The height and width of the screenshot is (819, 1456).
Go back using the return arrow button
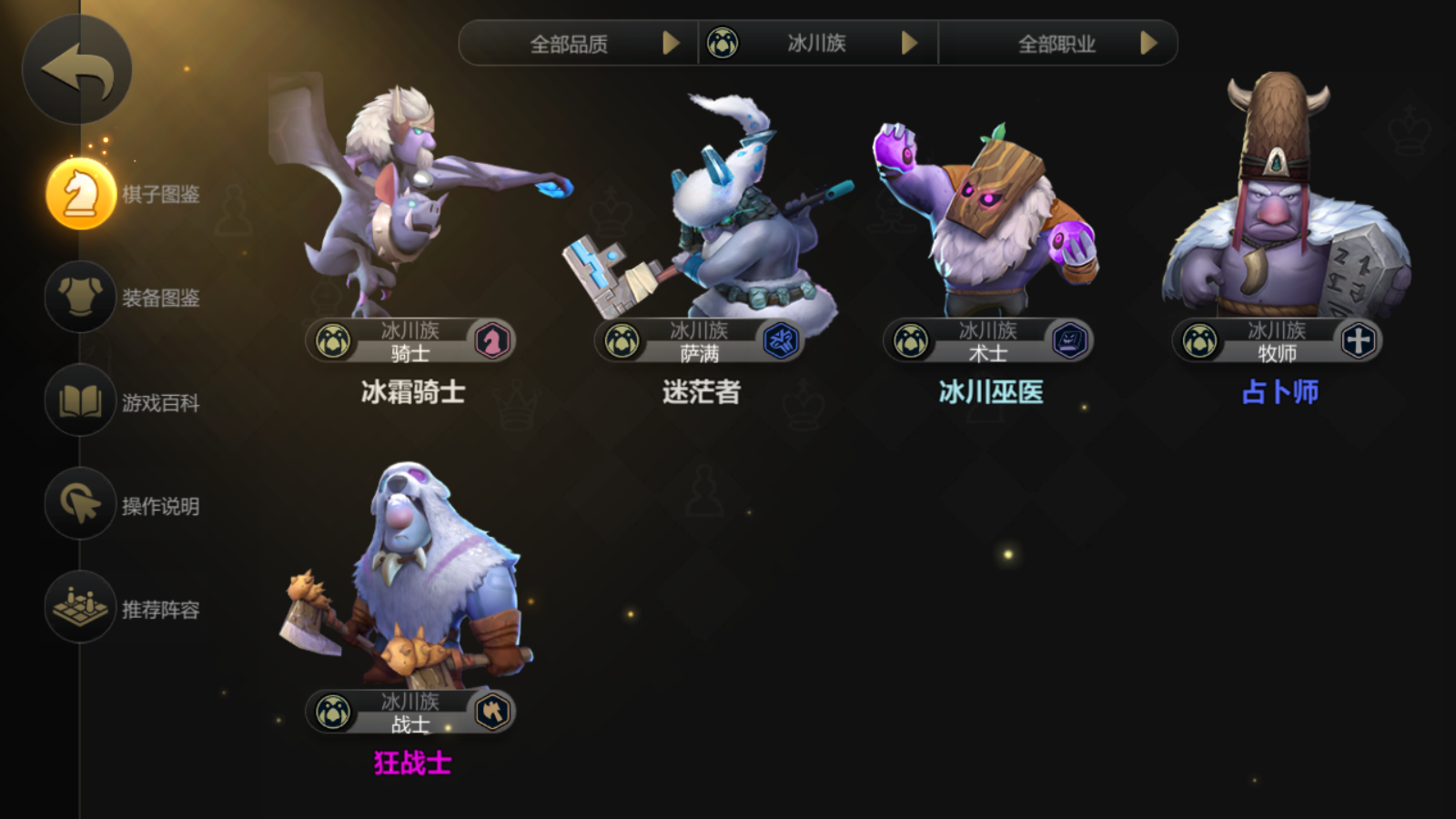[77, 69]
